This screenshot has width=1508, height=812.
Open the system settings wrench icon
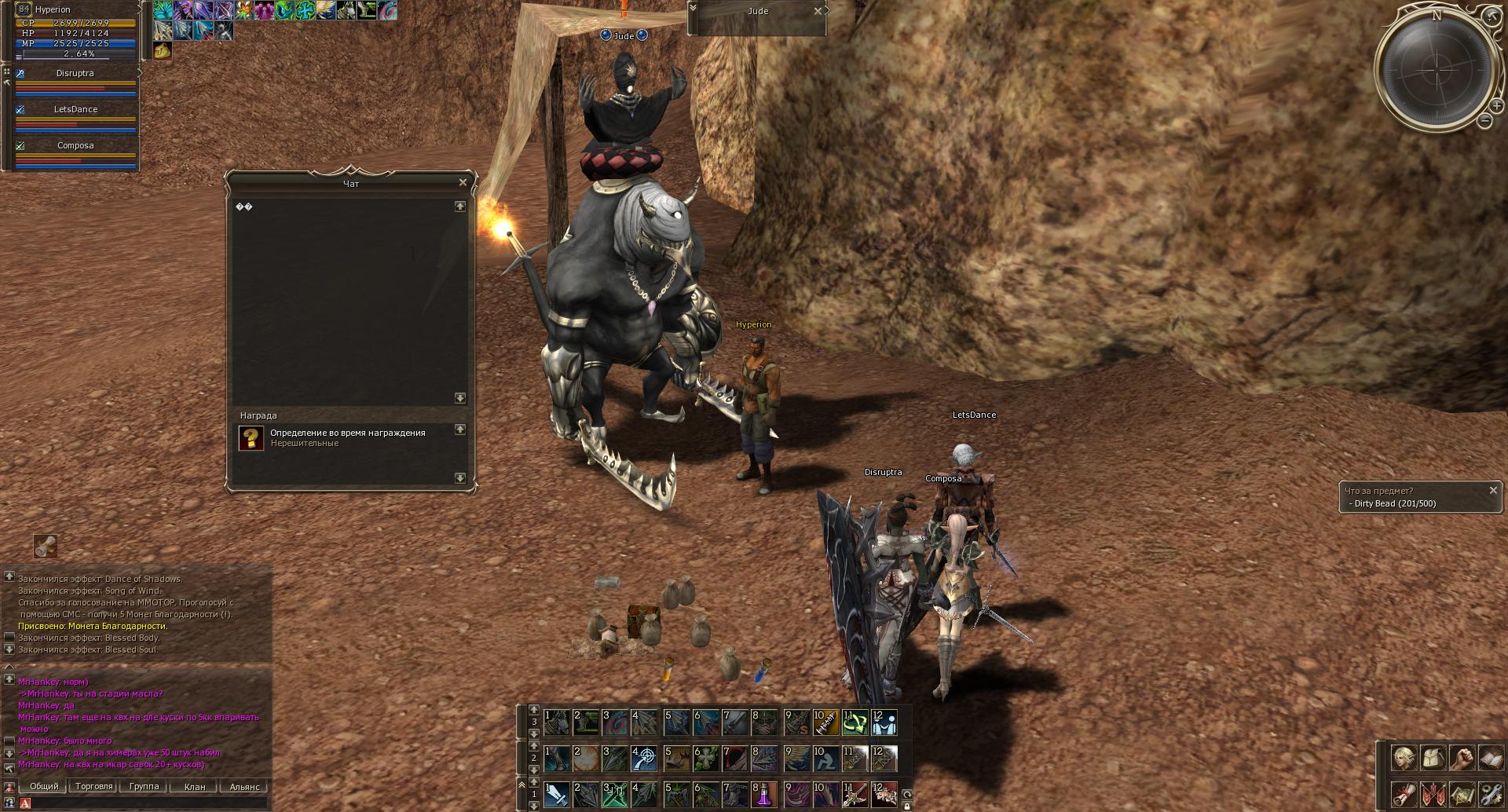tap(1490, 794)
